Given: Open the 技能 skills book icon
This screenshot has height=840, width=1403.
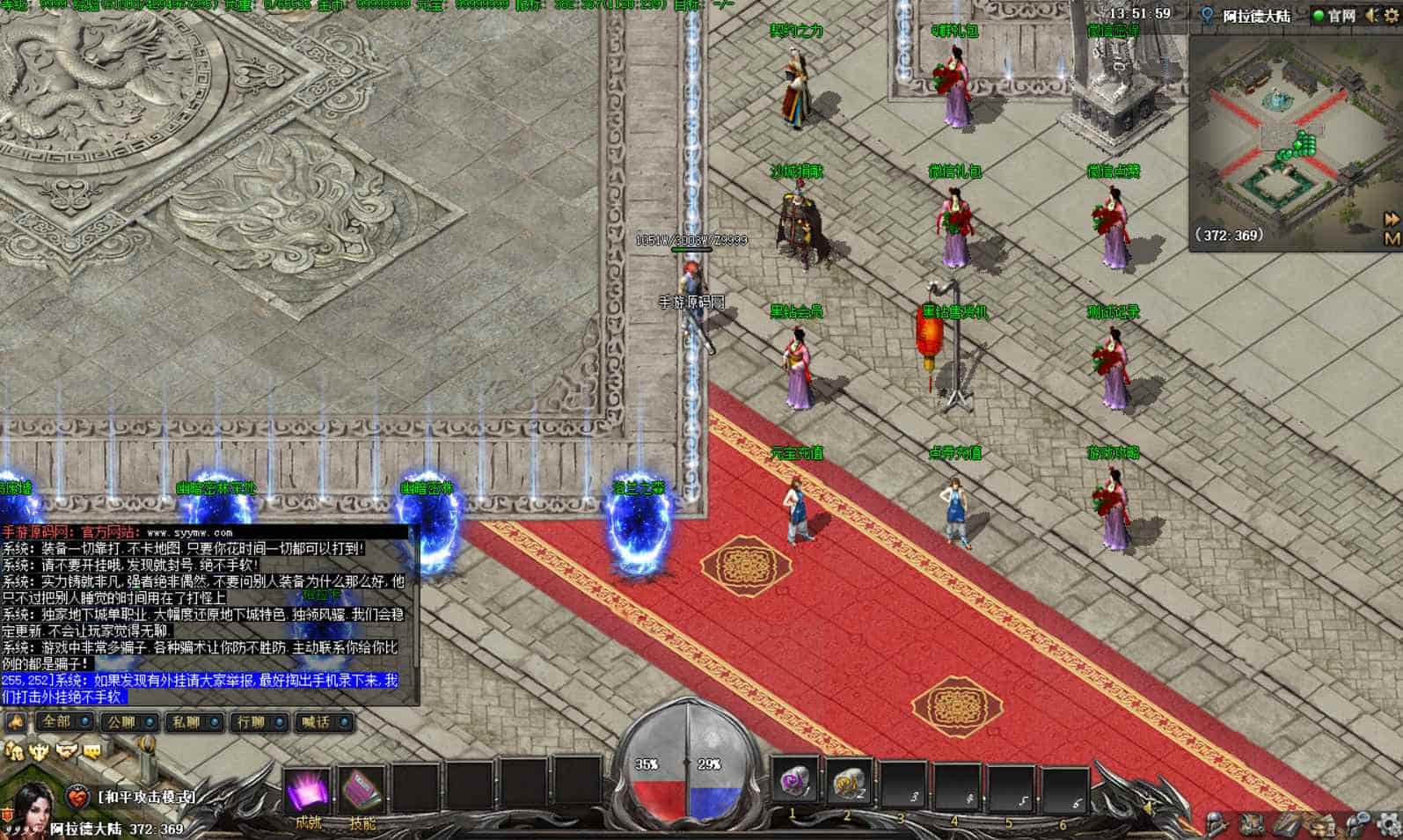Looking at the screenshot, I should (x=362, y=791).
